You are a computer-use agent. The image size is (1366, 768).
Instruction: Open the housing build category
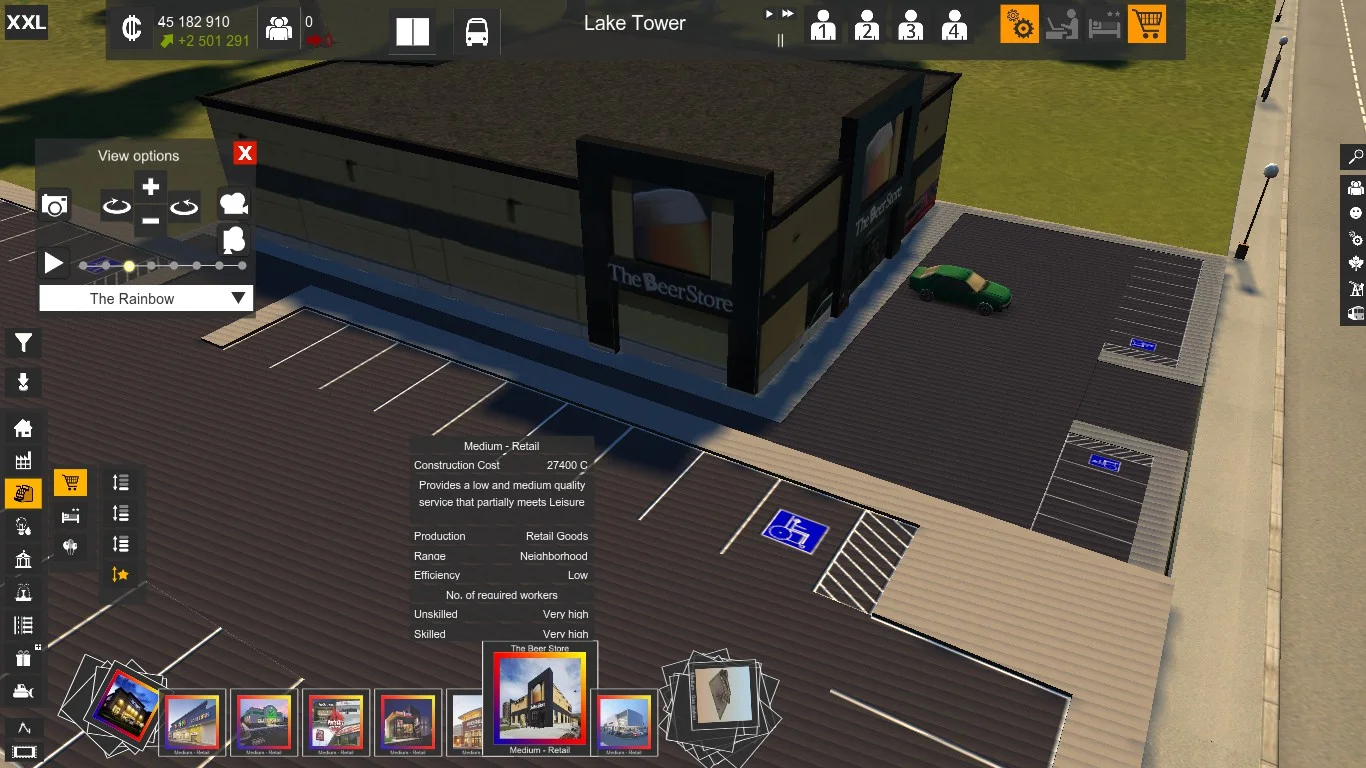click(x=23, y=429)
